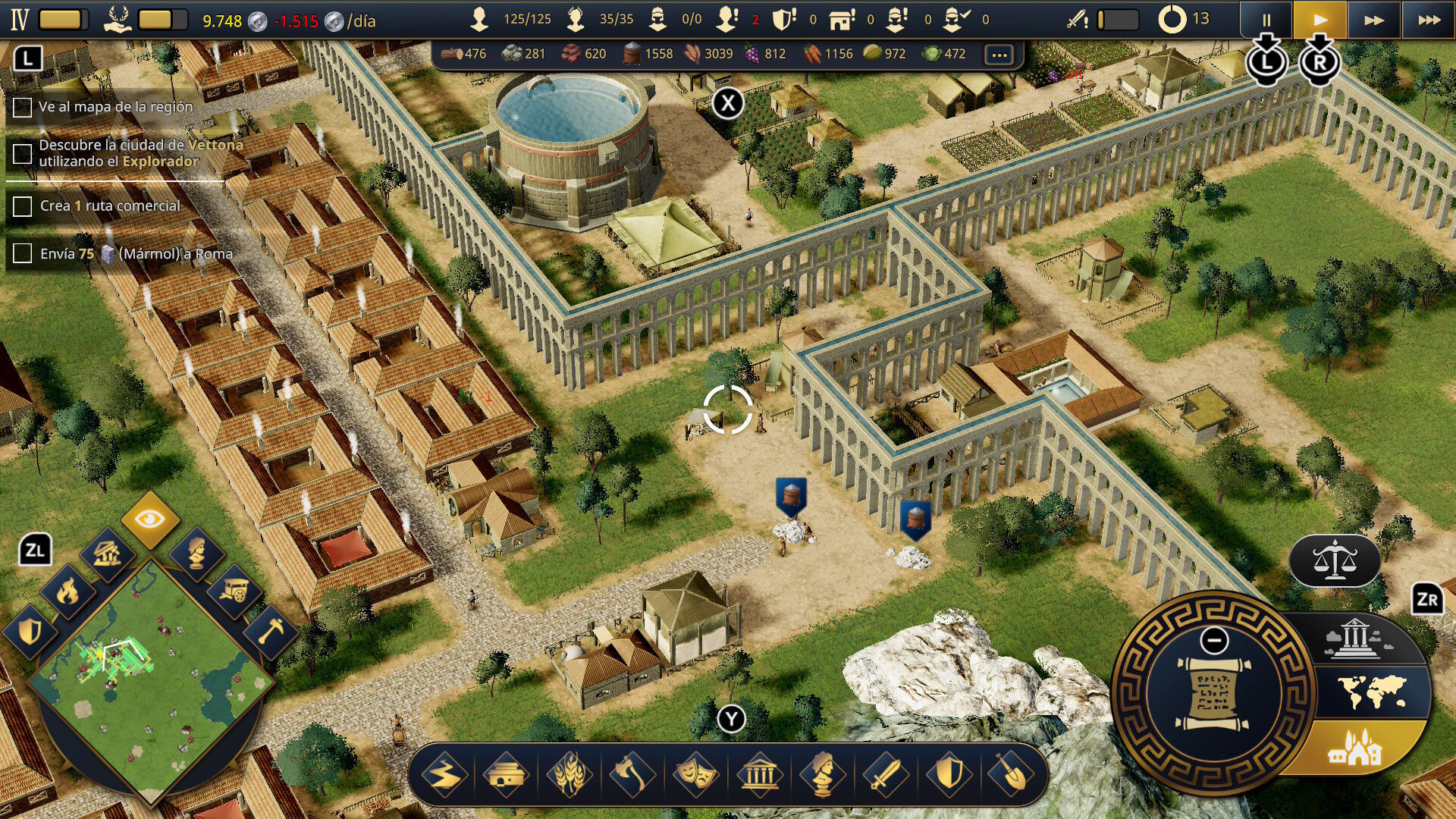Open the roads build category (zigzag icon)

tap(444, 775)
